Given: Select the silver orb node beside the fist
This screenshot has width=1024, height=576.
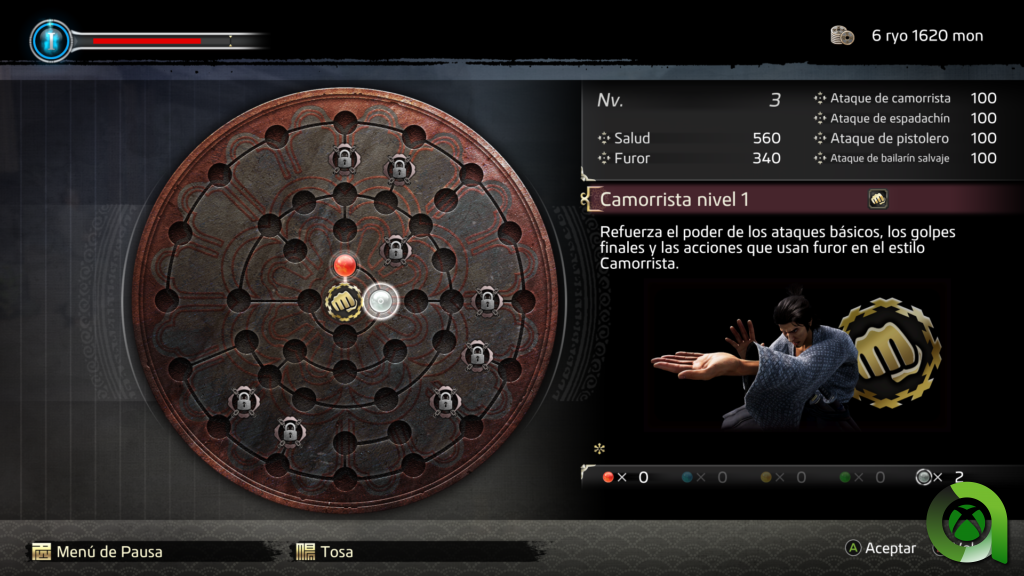Looking at the screenshot, I should pyautogui.click(x=380, y=300).
